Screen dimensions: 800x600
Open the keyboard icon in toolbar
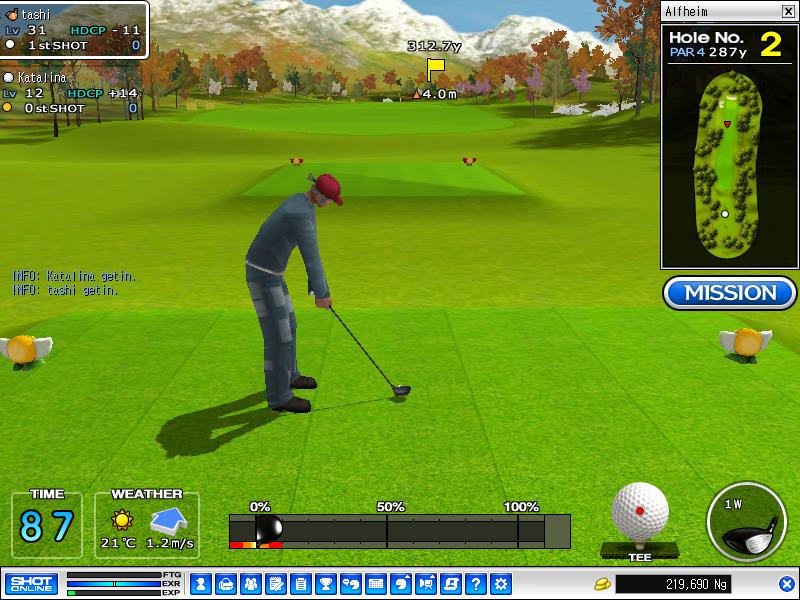coord(376,583)
